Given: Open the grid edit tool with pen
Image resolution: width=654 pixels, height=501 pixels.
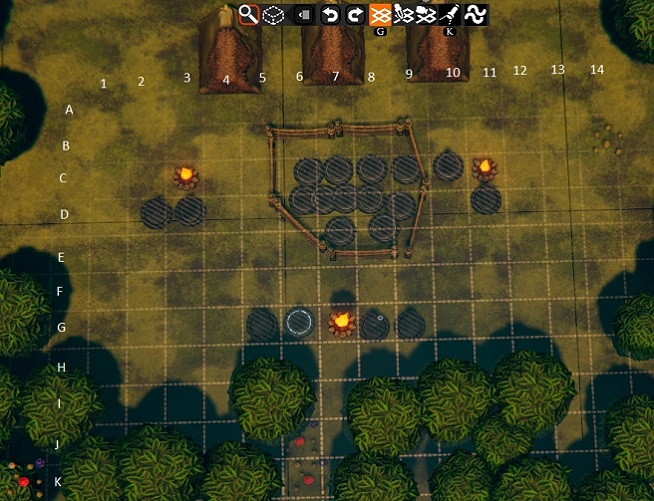Looking at the screenshot, I should tap(404, 14).
